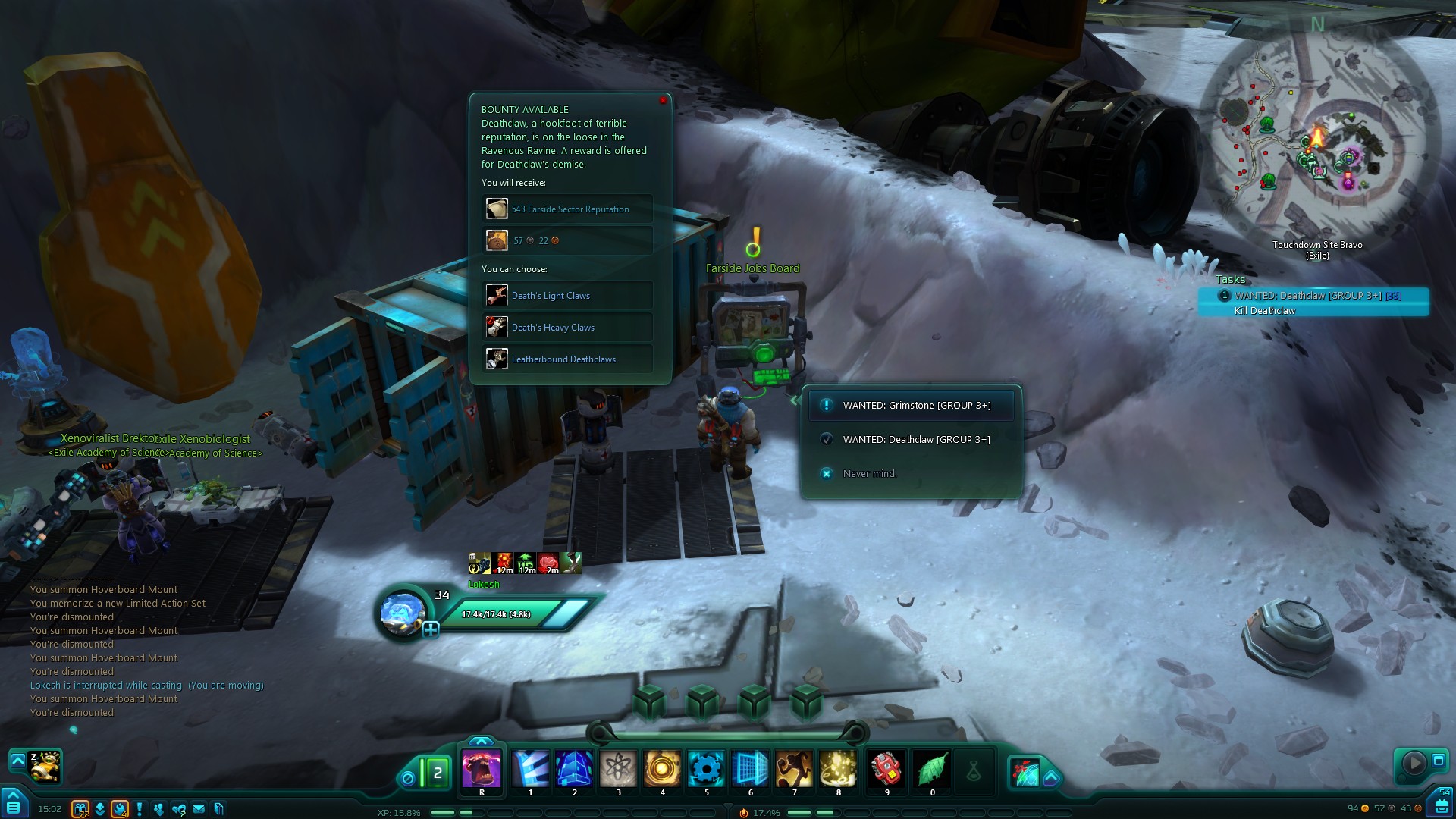Use the red medical kit in slot 9
Viewport: 1456px width, 819px height.
coord(885,769)
